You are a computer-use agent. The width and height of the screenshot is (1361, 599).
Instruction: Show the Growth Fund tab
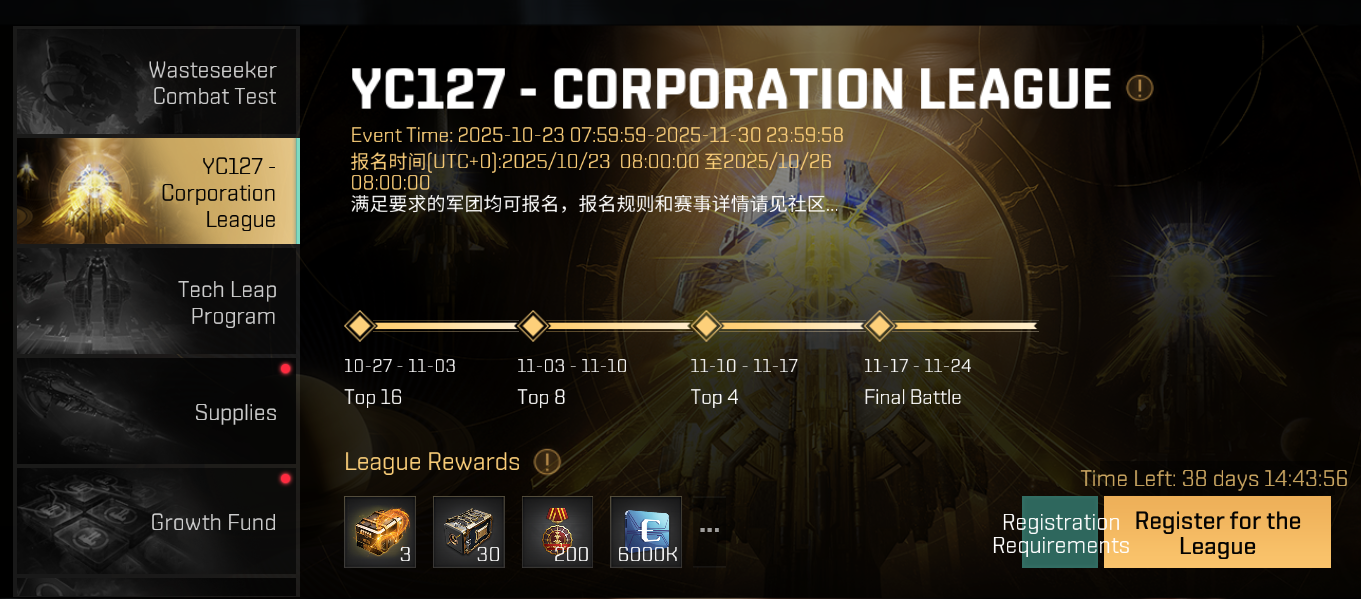coord(157,520)
